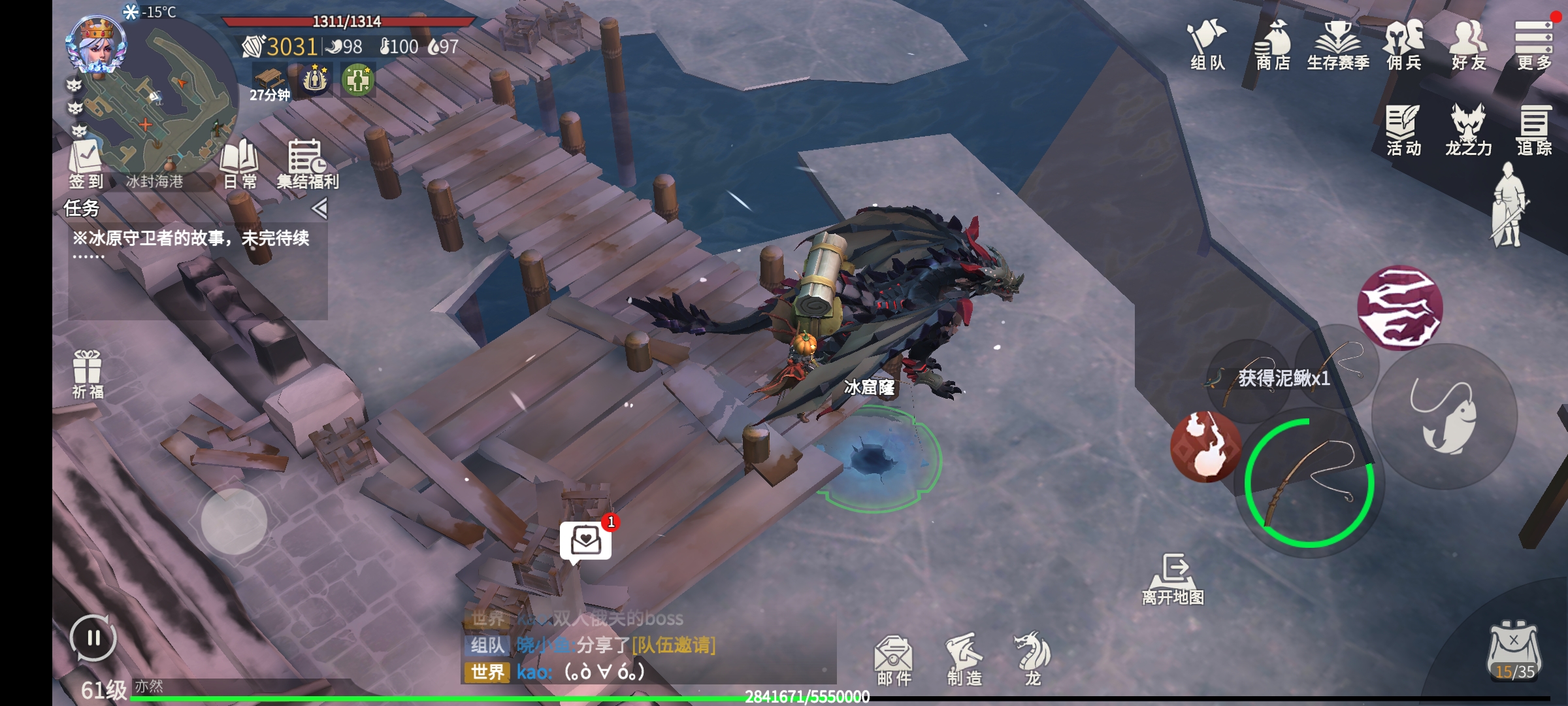Viewport: 1568px width, 706px height.
Task: Expand the 更多 more menu
Action: click(x=1533, y=44)
